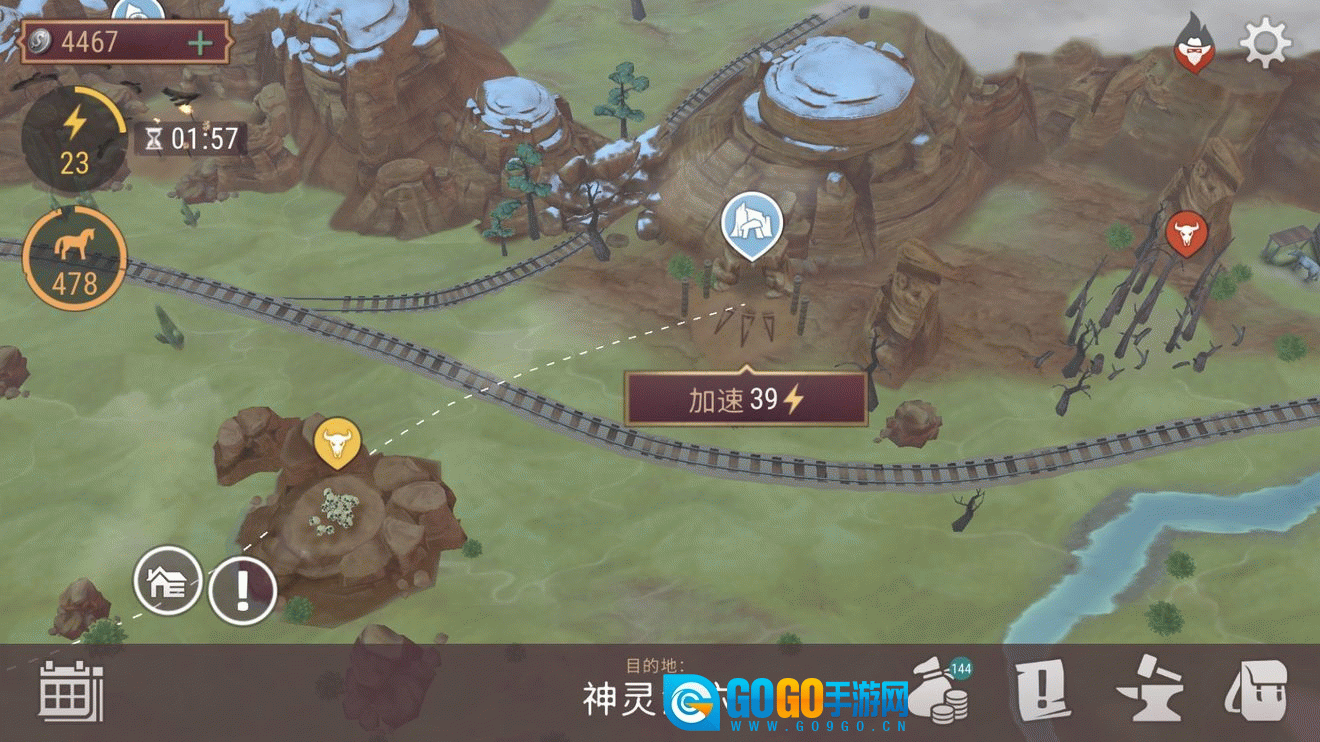The image size is (1320, 742).
Task: View the quest scroll with exclamation mark
Action: [x=1042, y=692]
